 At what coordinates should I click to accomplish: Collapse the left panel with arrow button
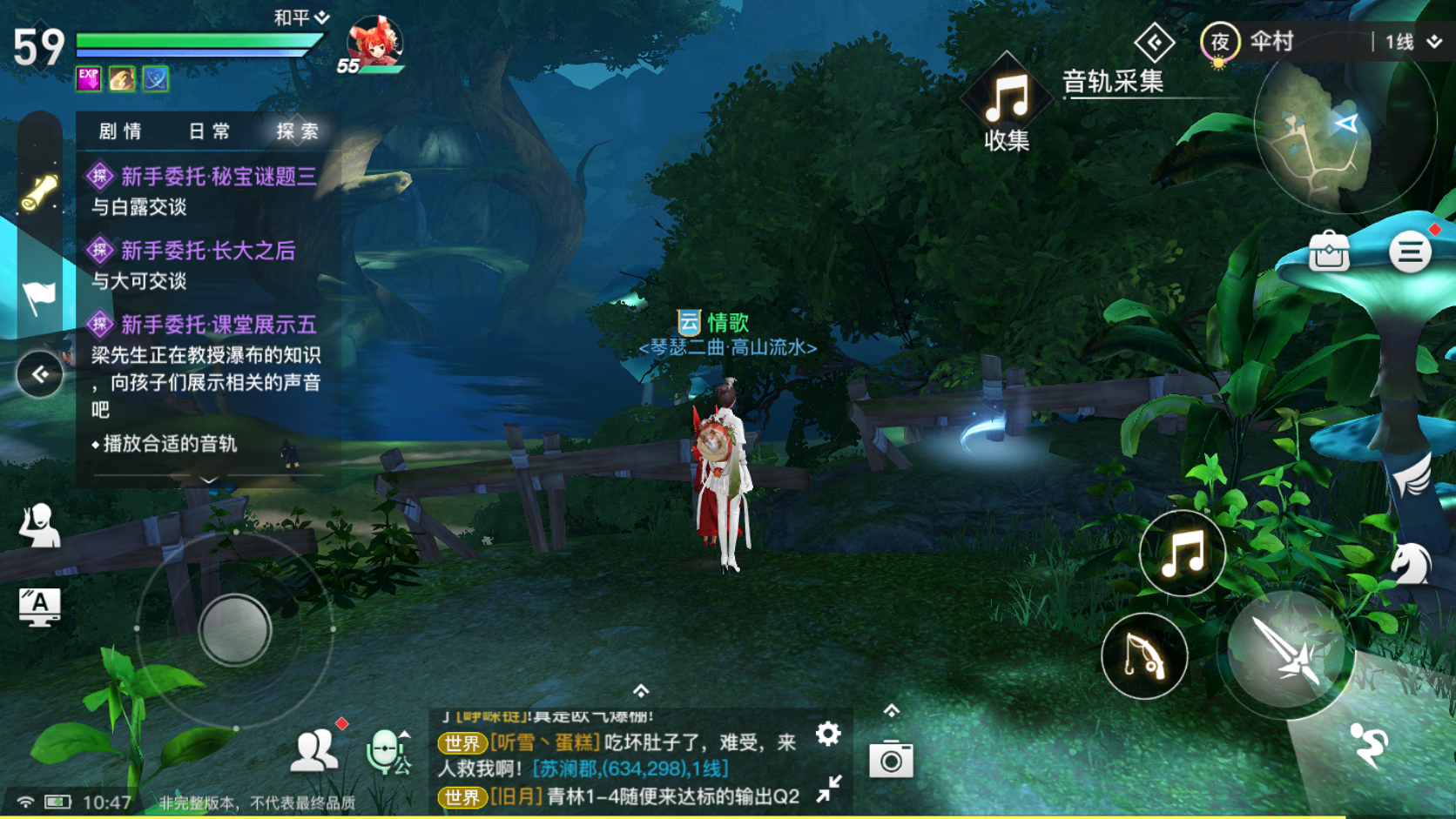(x=40, y=374)
